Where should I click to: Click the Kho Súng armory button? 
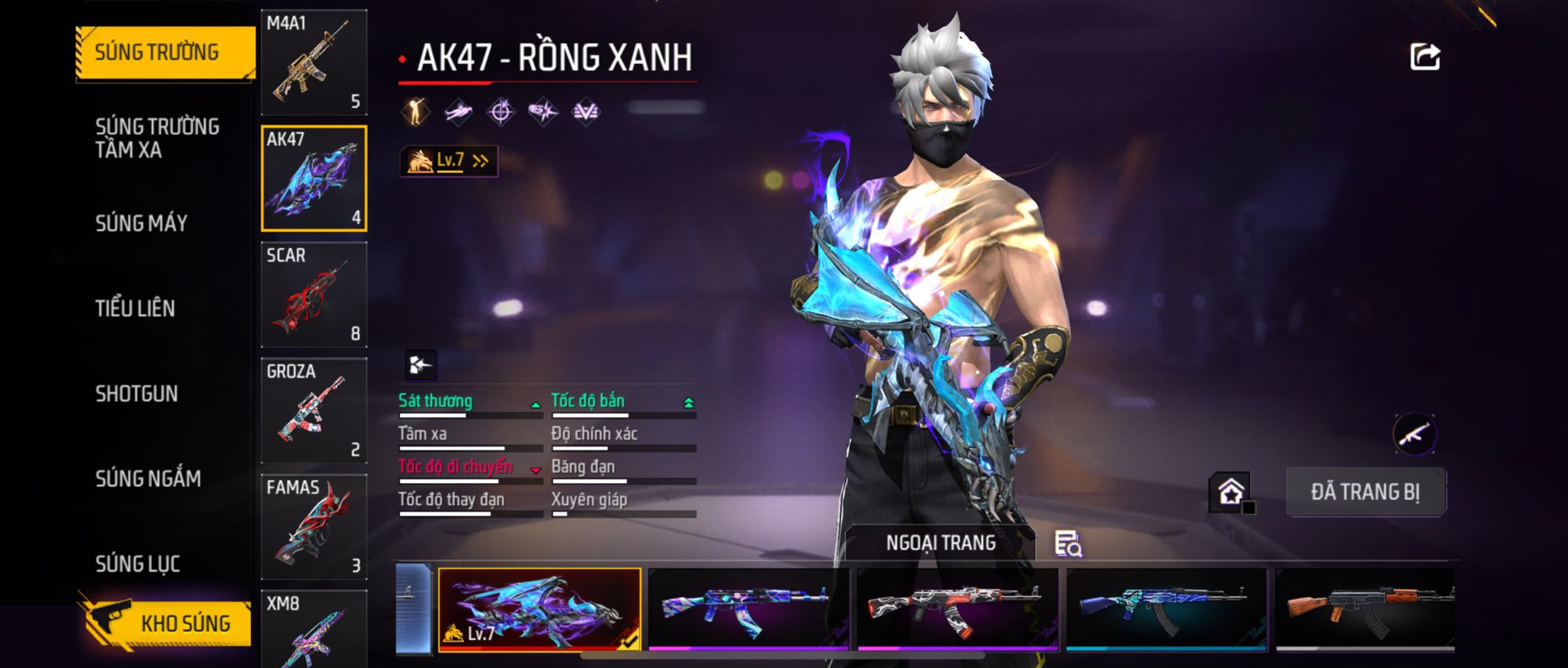(166, 623)
